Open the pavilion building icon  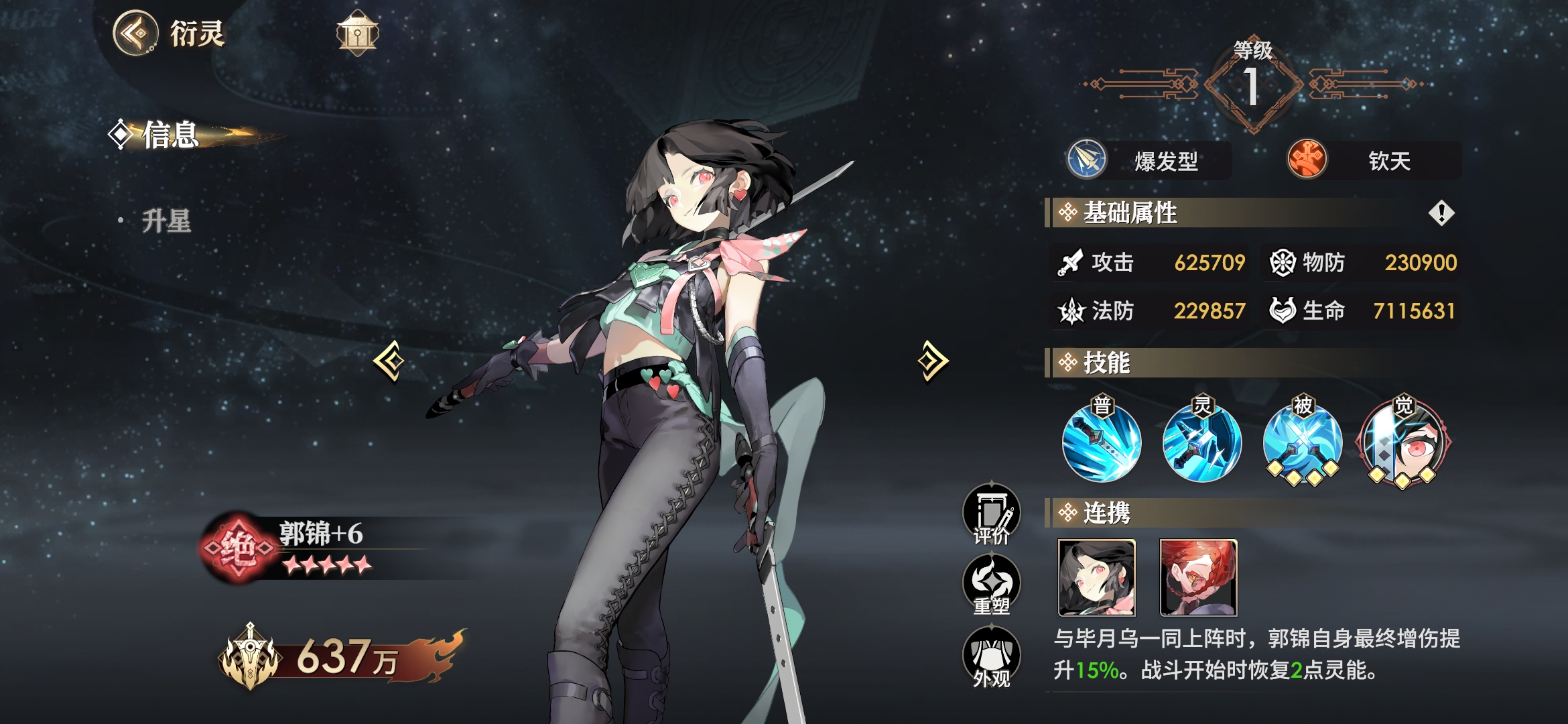[357, 33]
